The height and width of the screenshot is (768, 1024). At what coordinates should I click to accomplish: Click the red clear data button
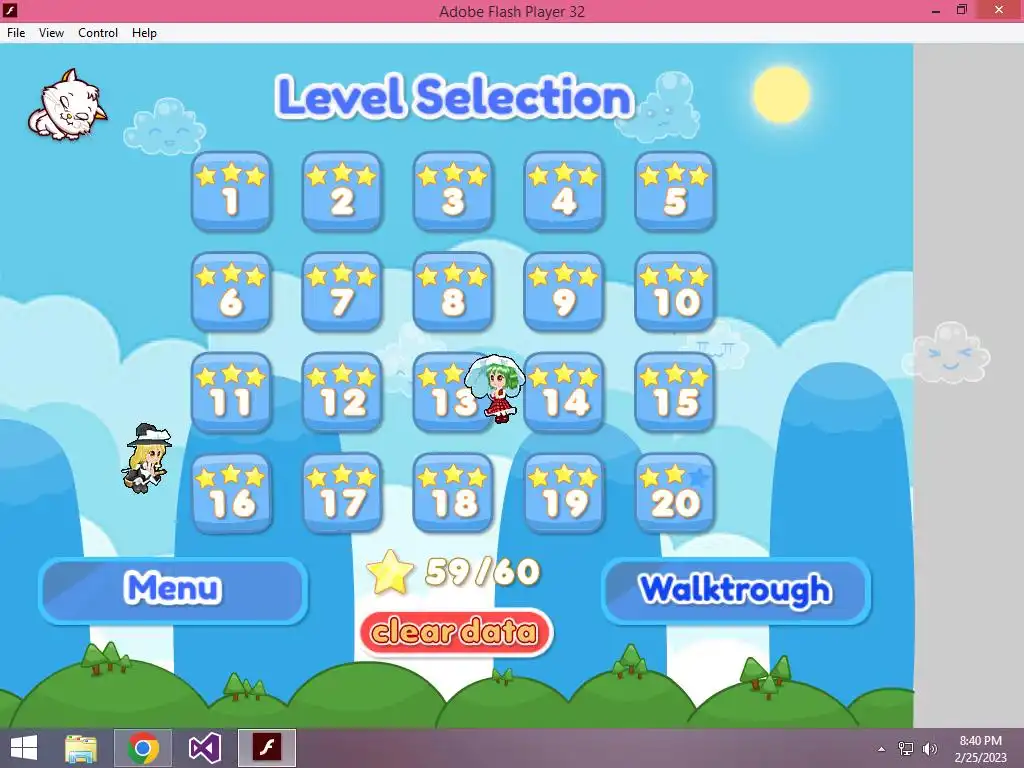coord(455,632)
